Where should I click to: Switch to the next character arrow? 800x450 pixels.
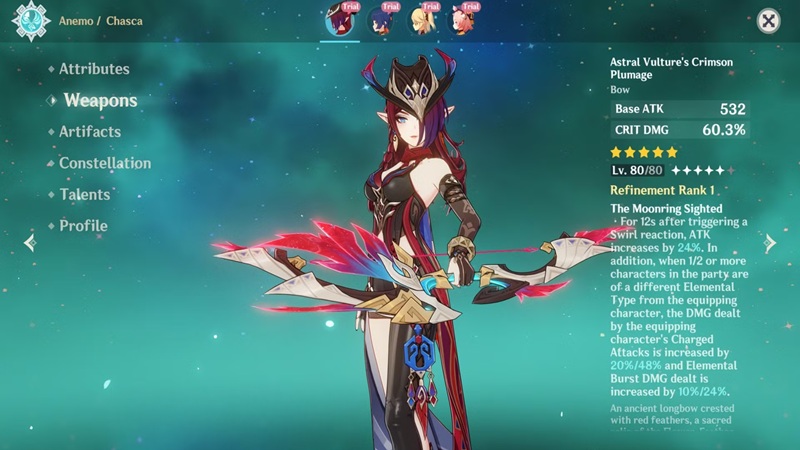pos(771,242)
